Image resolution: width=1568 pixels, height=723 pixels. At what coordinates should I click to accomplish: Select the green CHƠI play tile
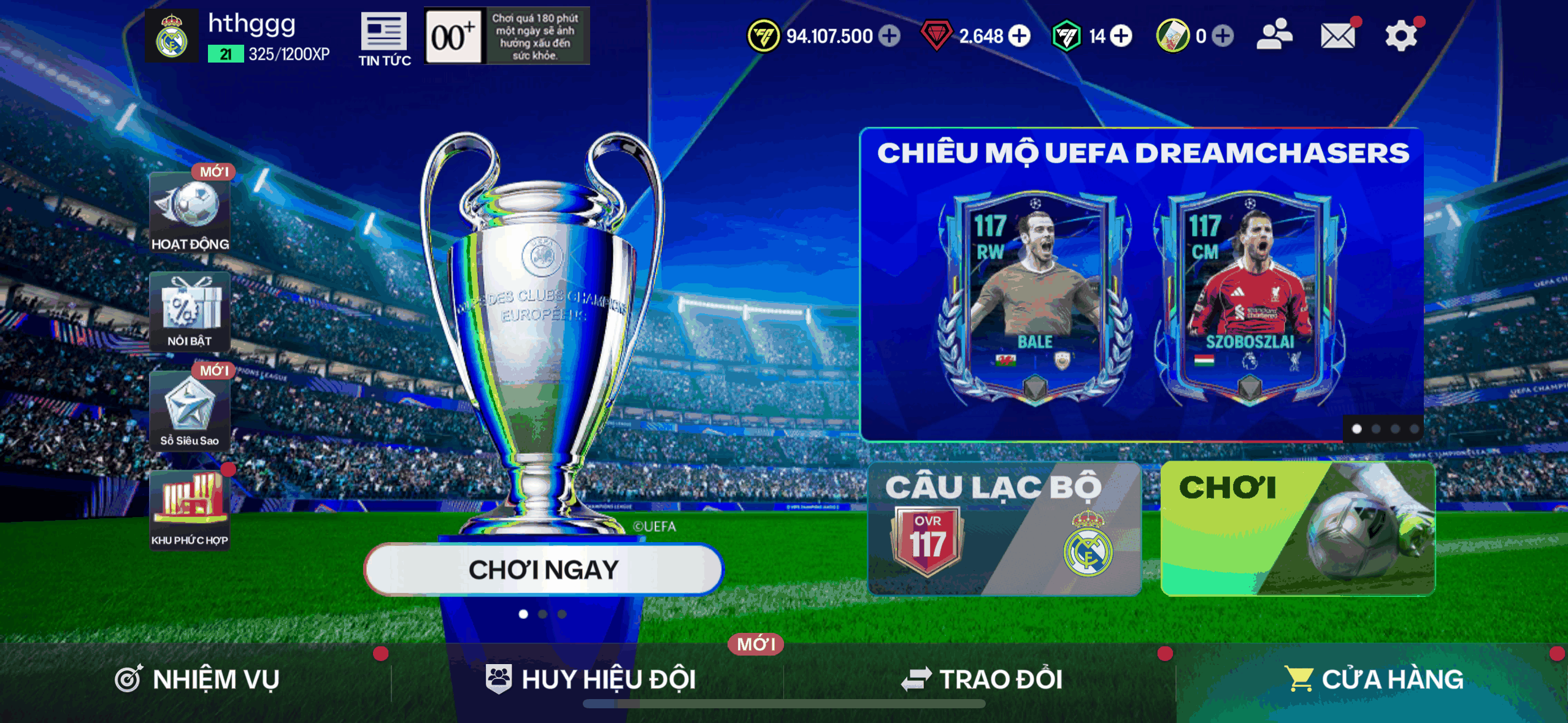(x=1297, y=529)
